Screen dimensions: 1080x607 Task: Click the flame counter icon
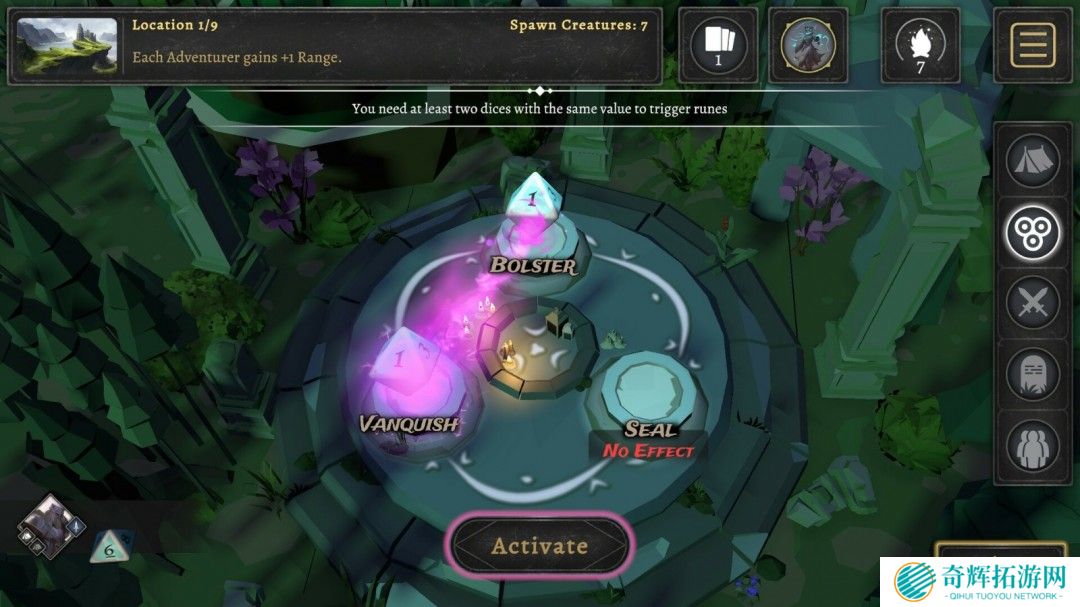[920, 45]
